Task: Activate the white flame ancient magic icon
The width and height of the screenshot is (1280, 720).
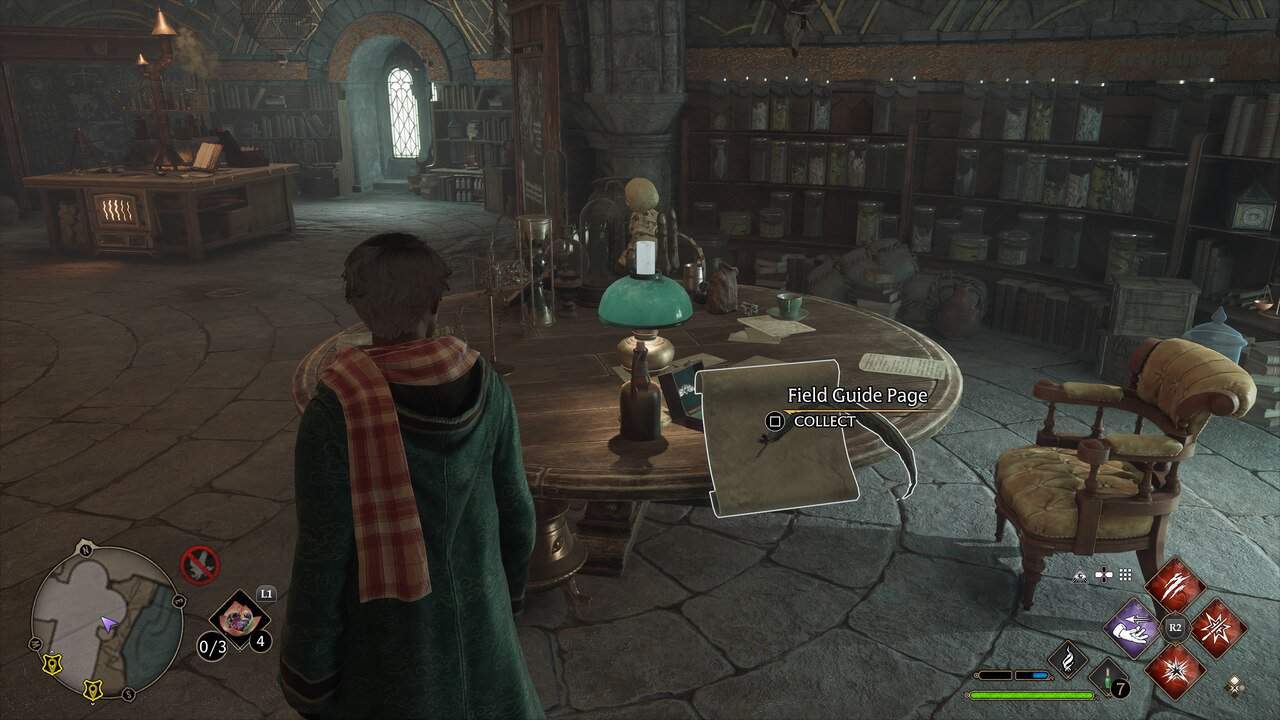Action: point(1068,661)
